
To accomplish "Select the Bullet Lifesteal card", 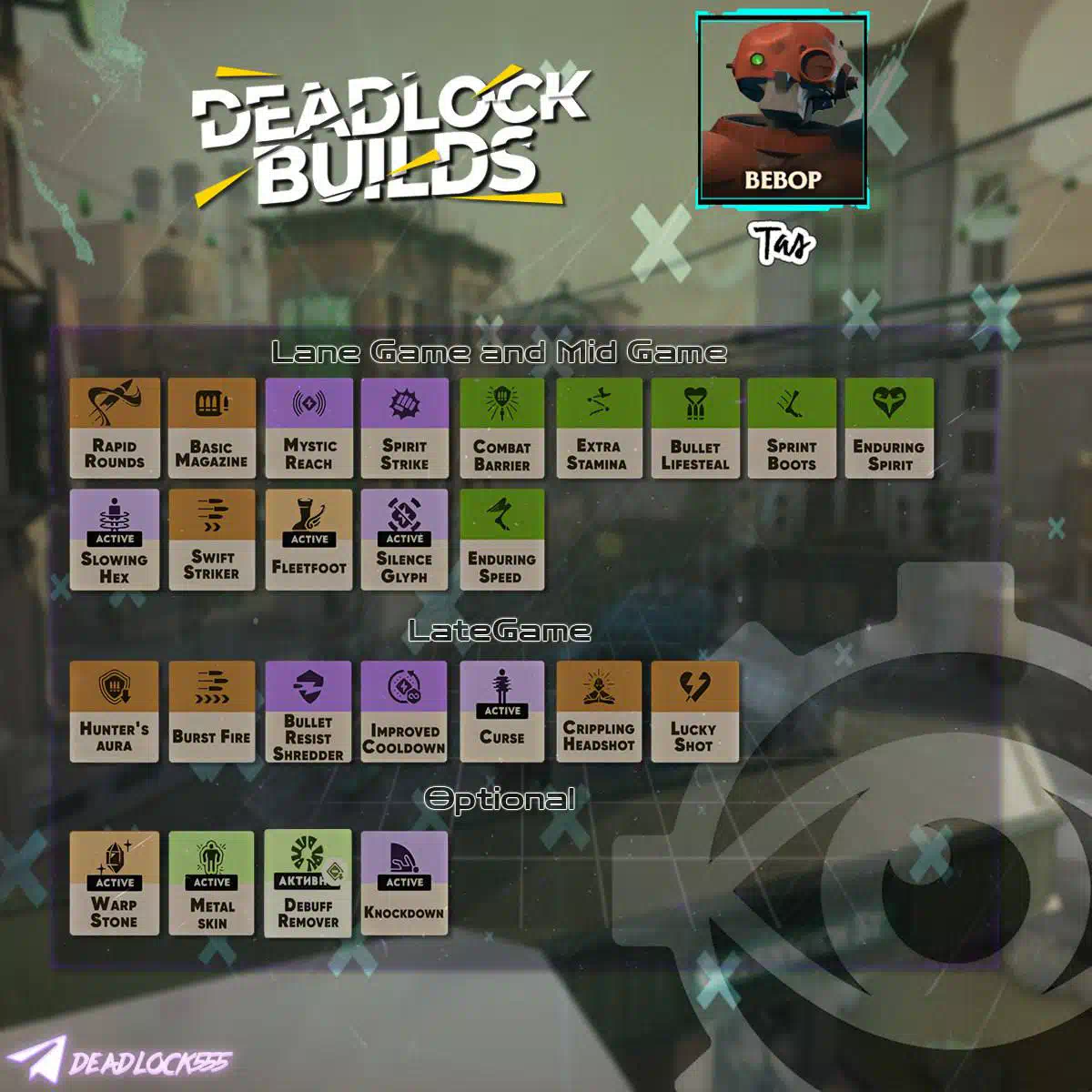I will point(694,428).
